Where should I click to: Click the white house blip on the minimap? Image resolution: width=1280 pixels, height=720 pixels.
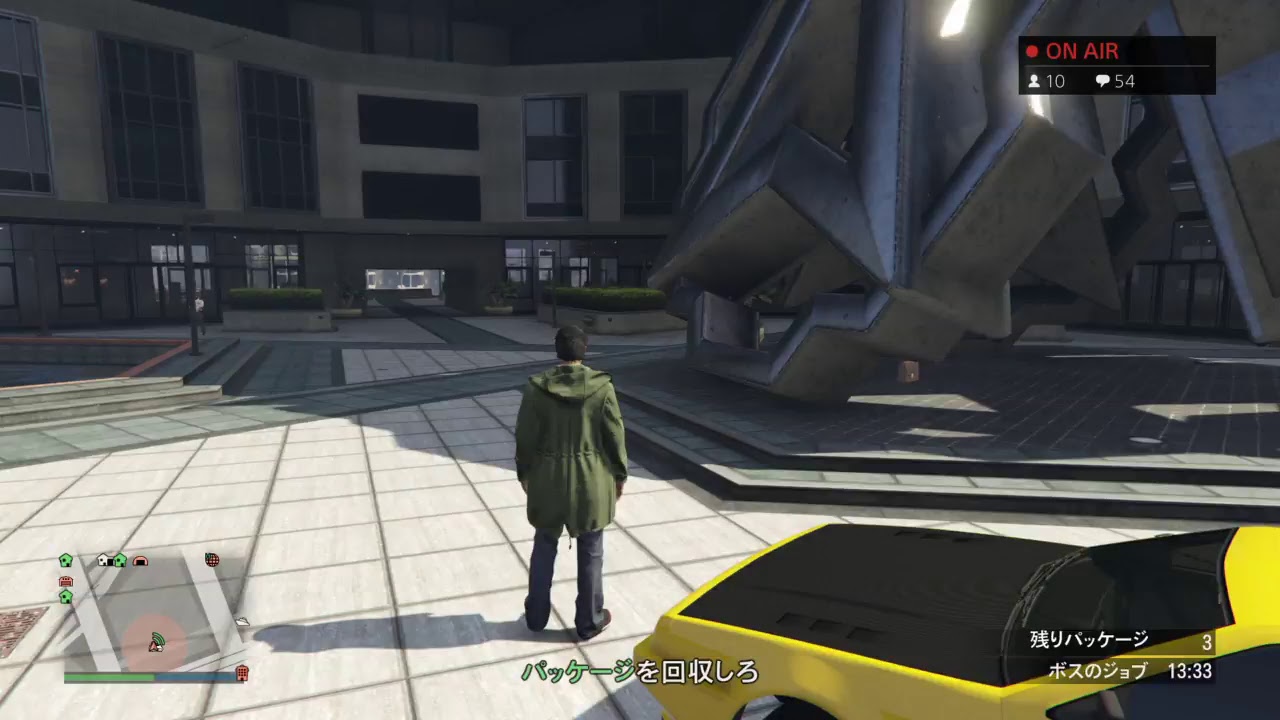click(x=102, y=560)
